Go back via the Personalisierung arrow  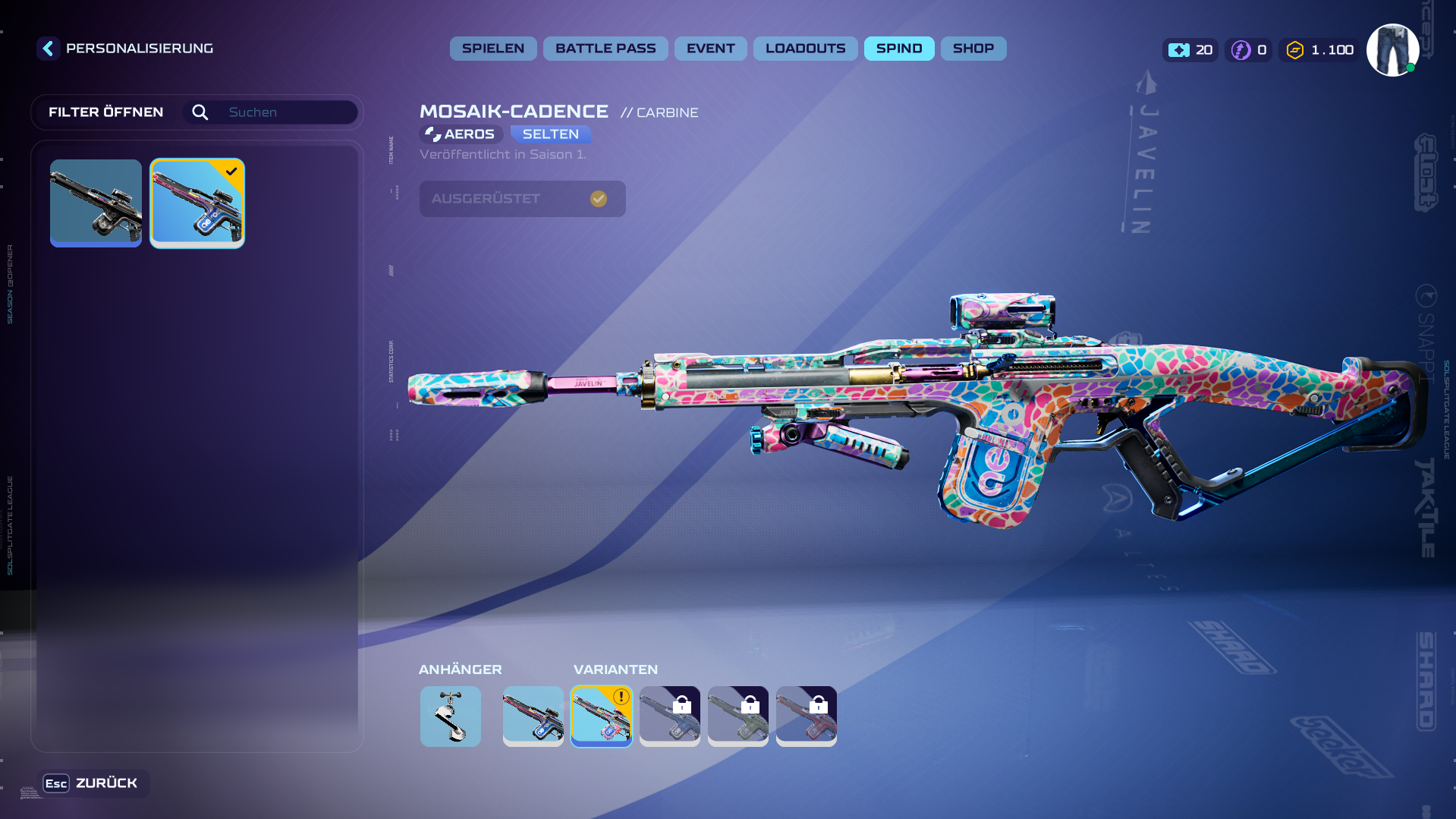click(x=49, y=49)
